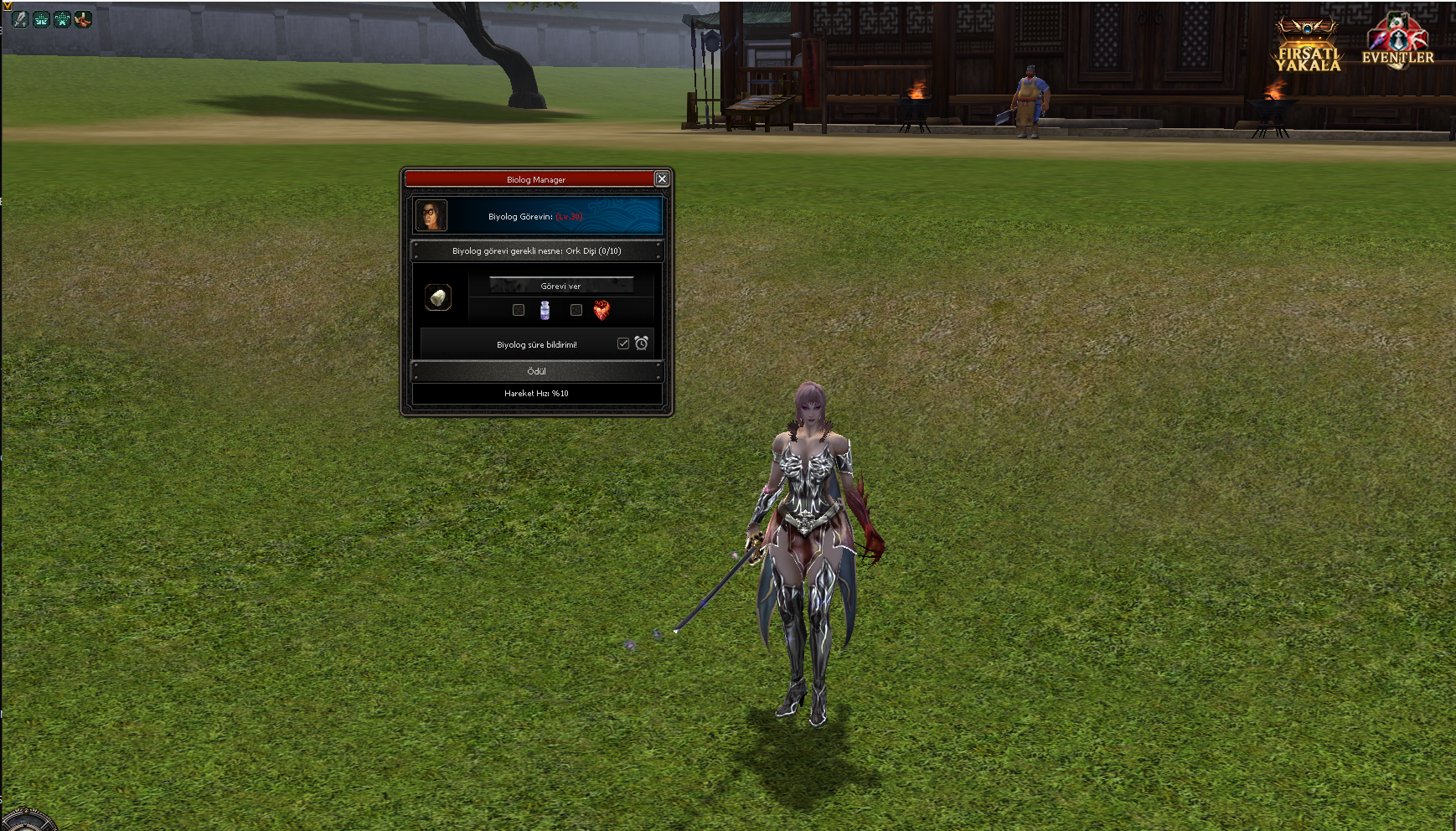Viewport: 1456px width, 831px height.
Task: Tick the checkbox beside the purple potion bottle
Action: (x=519, y=310)
